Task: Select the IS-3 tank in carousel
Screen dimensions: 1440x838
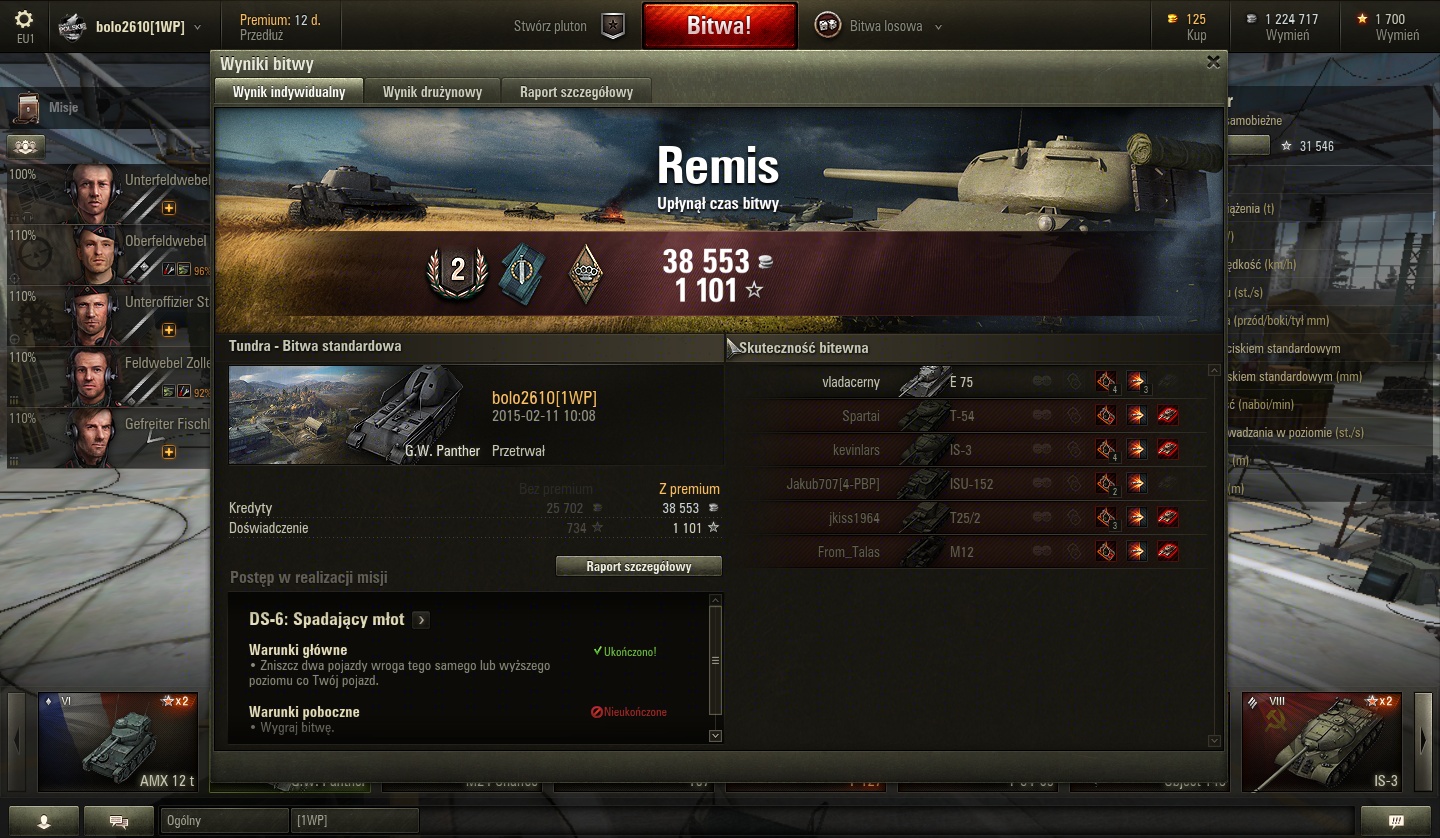Action: [x=1322, y=741]
